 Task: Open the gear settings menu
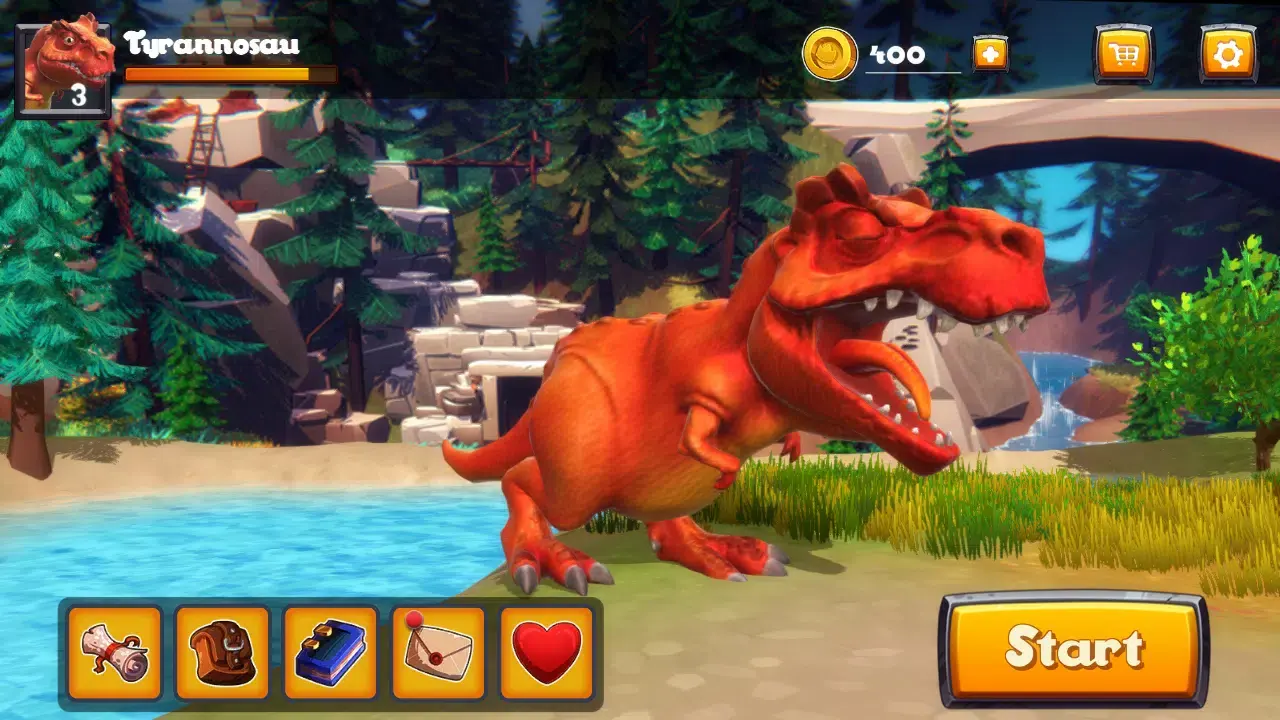1227,54
